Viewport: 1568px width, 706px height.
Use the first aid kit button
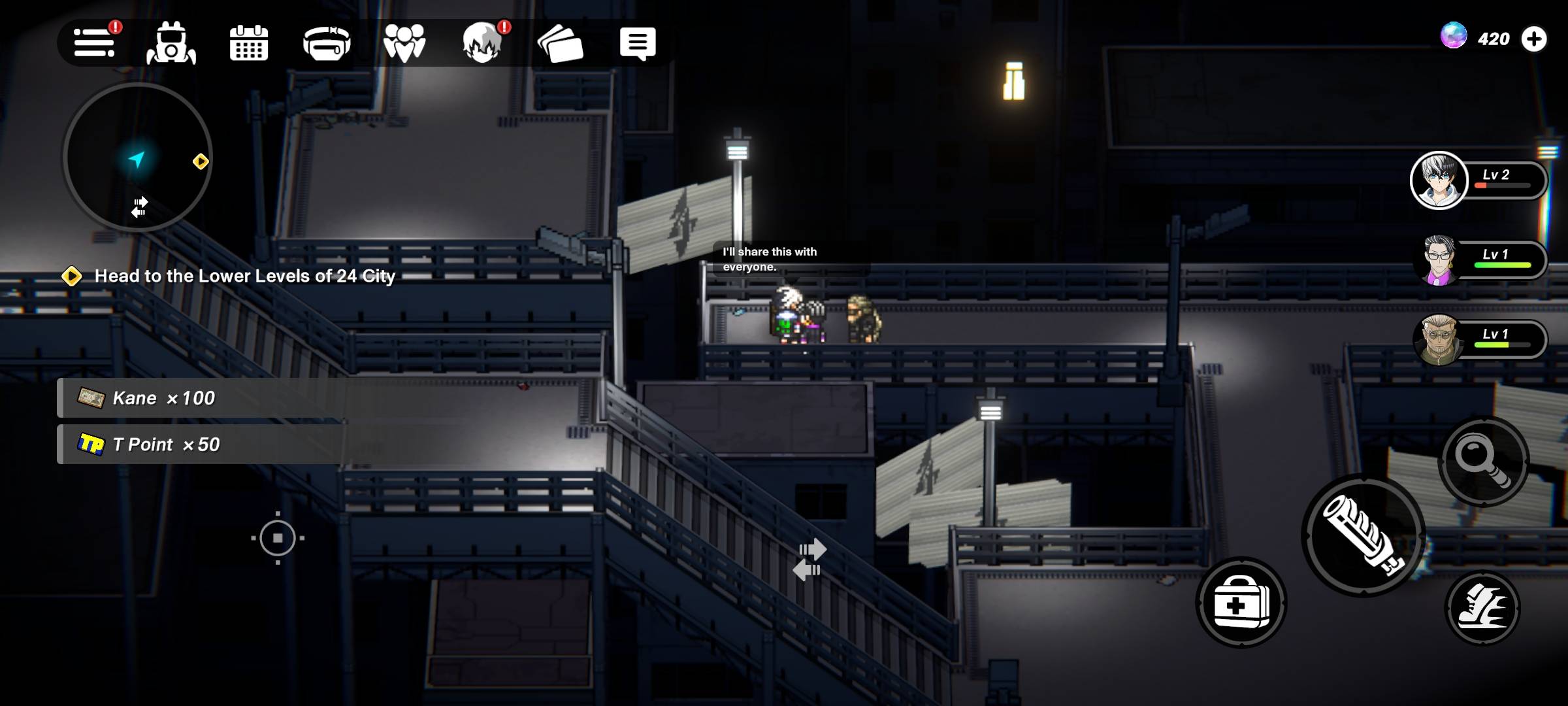[1241, 603]
